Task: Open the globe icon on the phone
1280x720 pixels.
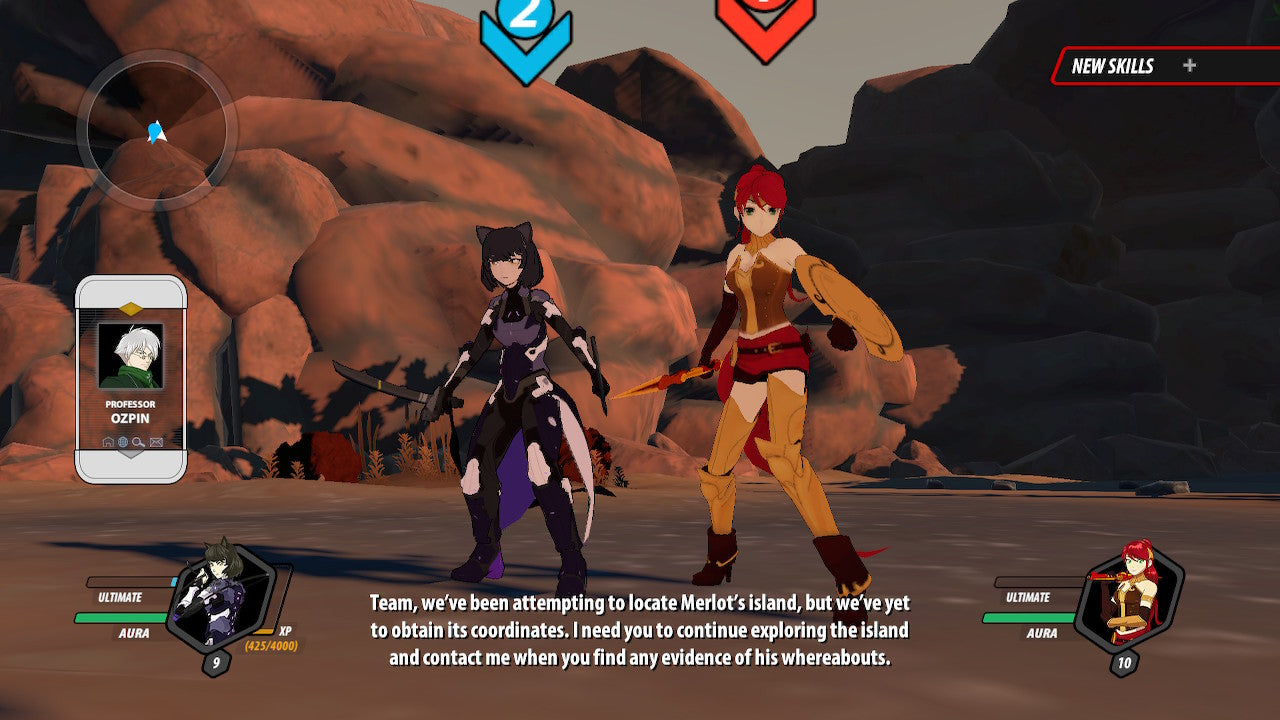Action: 122,441
